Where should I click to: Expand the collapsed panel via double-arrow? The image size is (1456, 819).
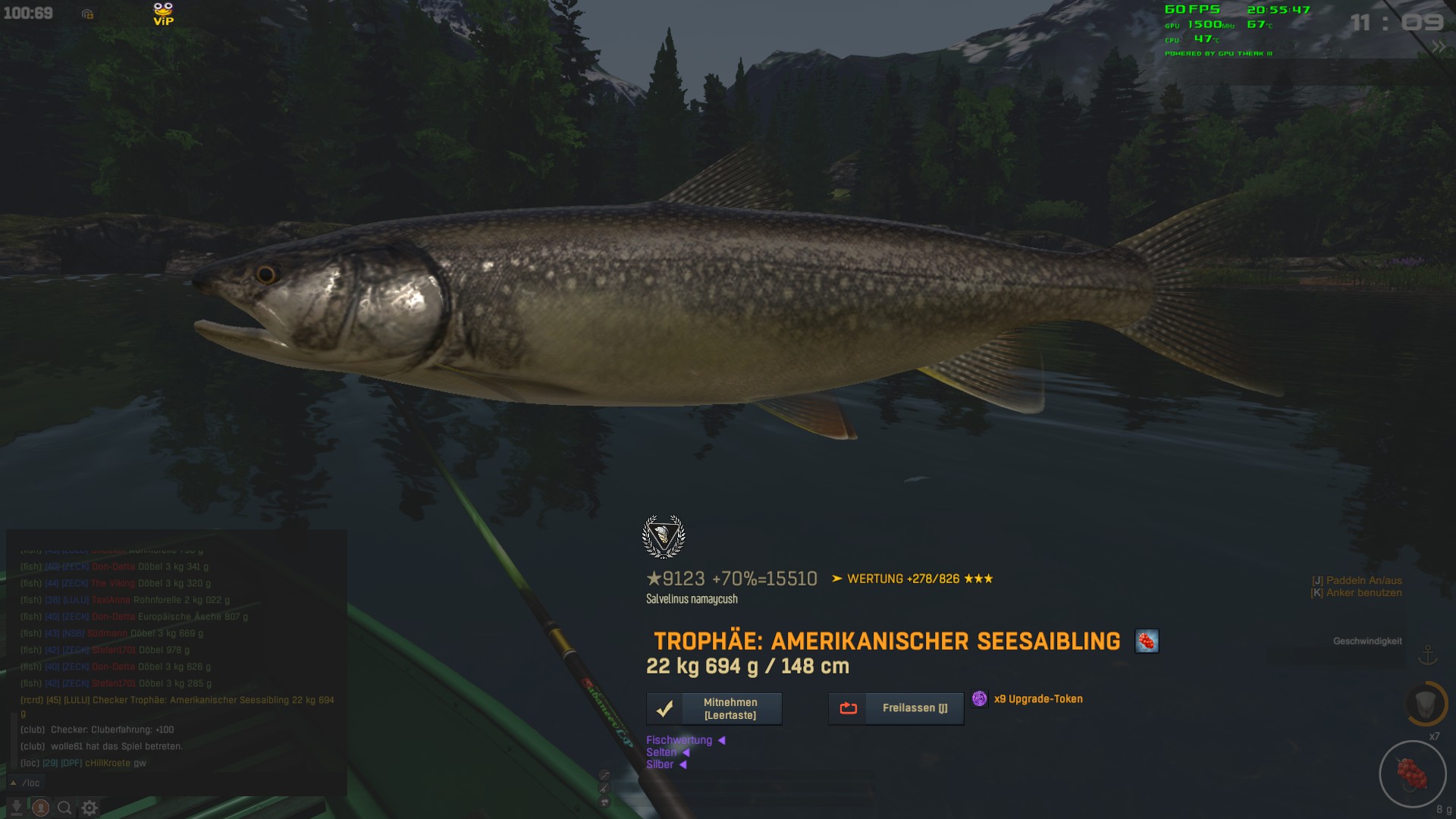point(1438,47)
